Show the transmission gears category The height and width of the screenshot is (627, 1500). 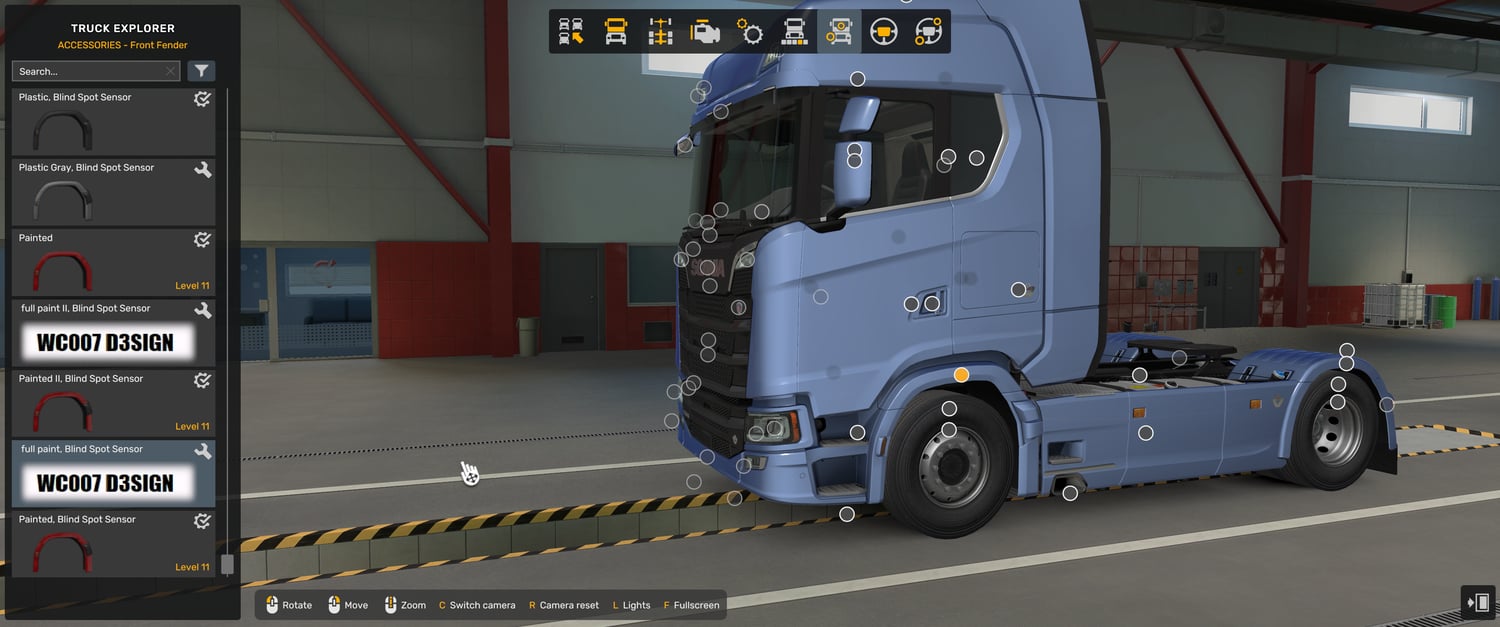coord(750,32)
